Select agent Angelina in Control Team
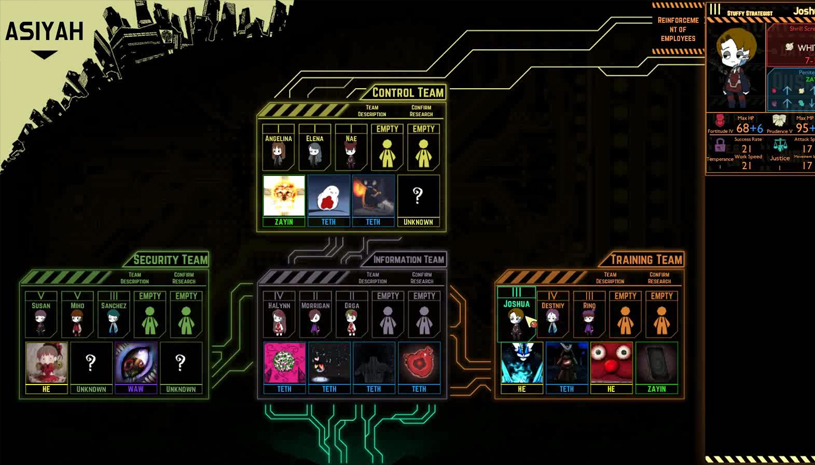This screenshot has width=815, height=465. point(278,148)
